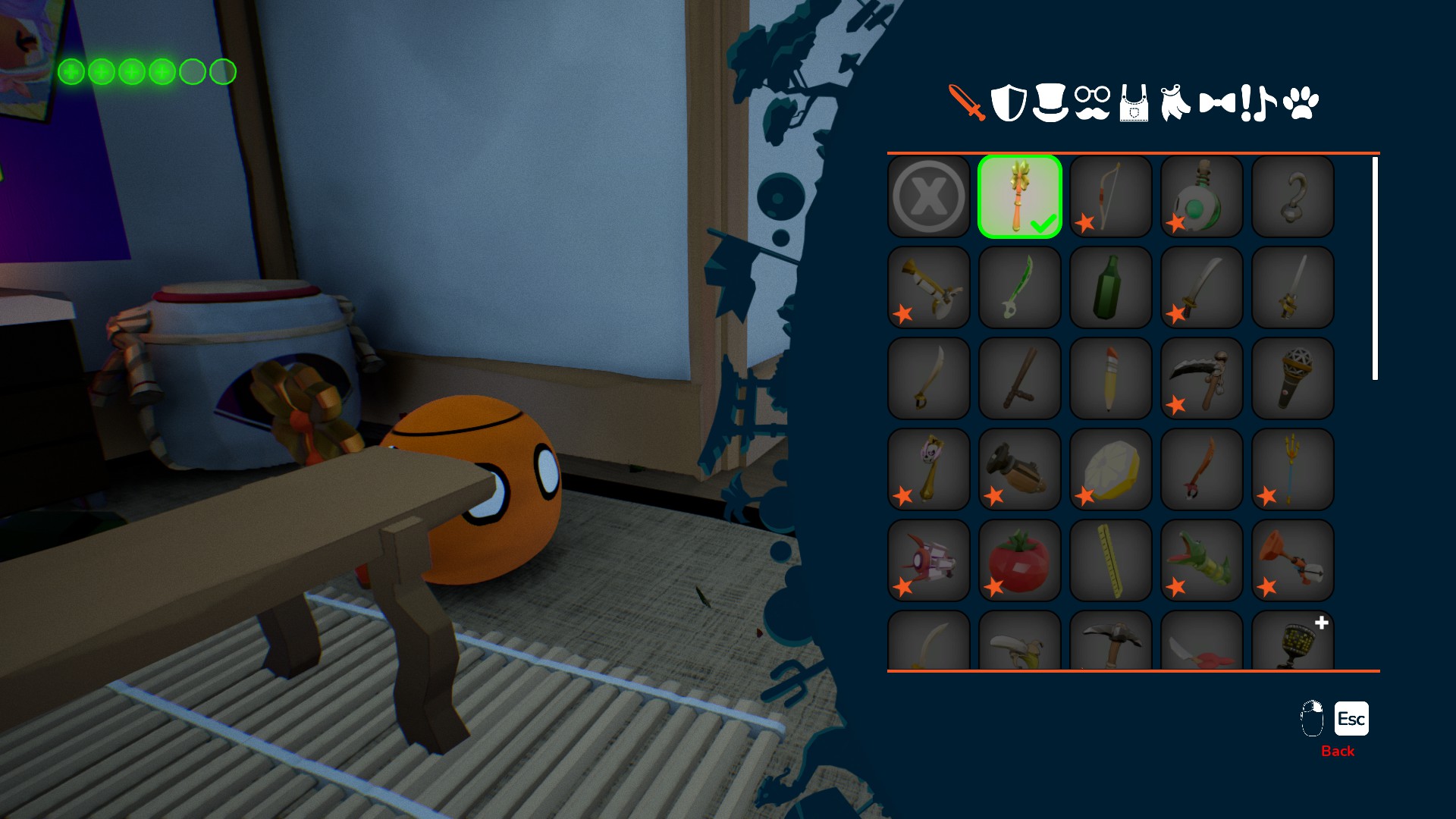Select the top hat category tab
This screenshot has height=819, width=1456.
pyautogui.click(x=1050, y=102)
